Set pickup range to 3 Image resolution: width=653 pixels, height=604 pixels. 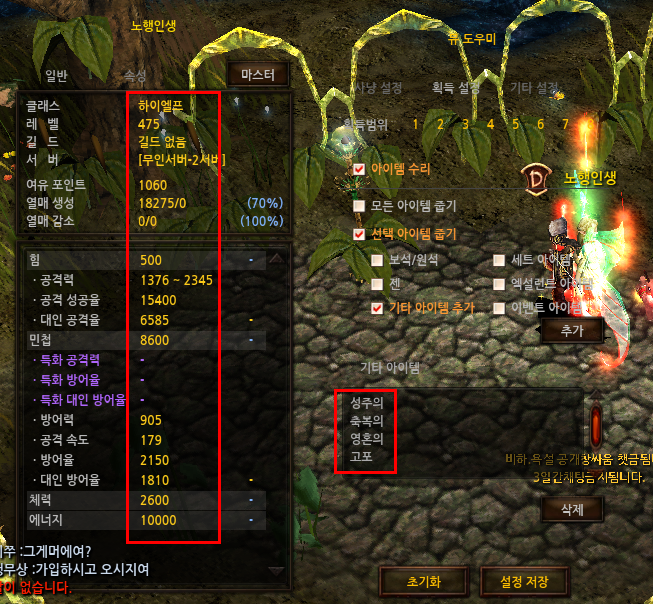[x=465, y=124]
